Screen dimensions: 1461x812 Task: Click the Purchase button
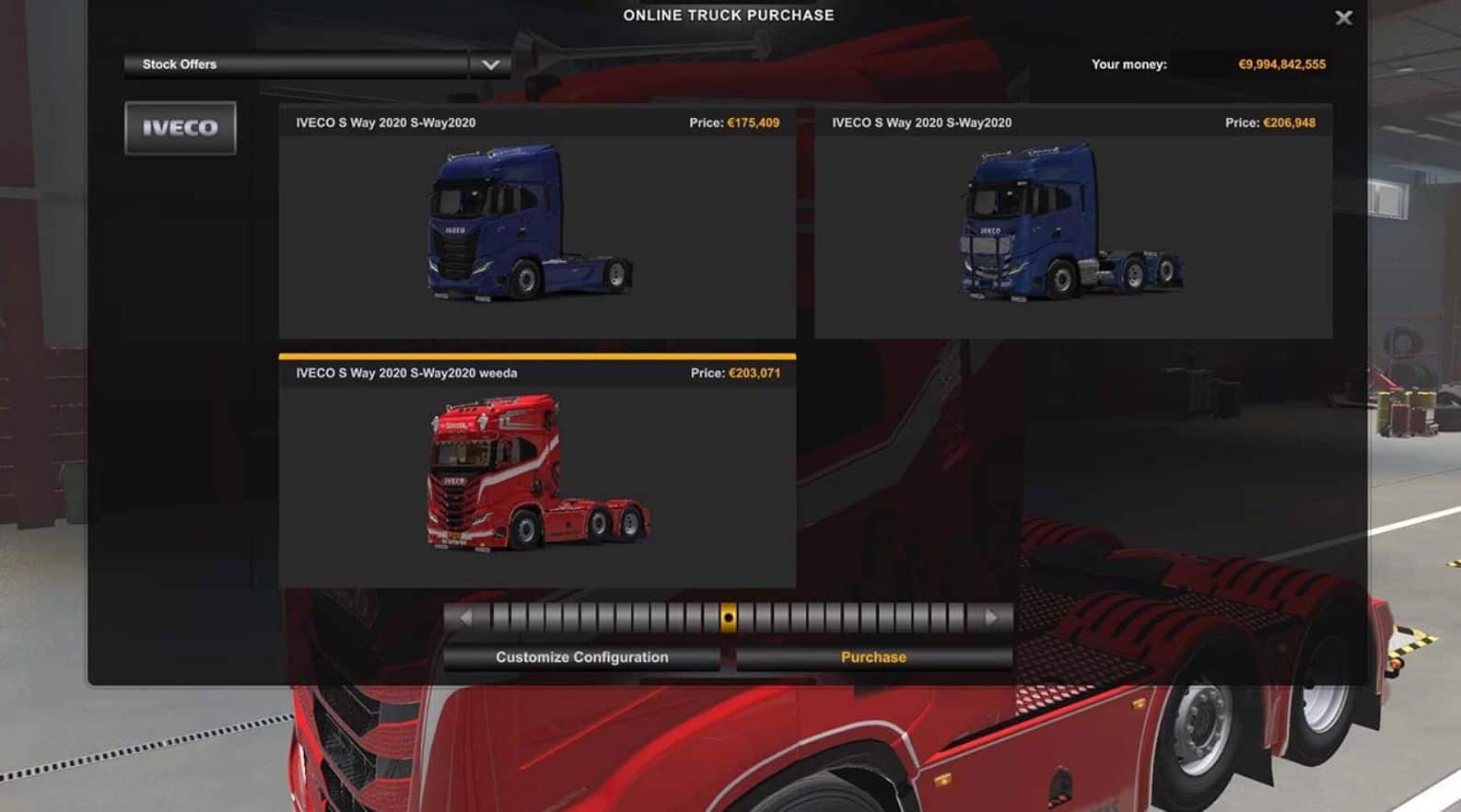point(873,657)
